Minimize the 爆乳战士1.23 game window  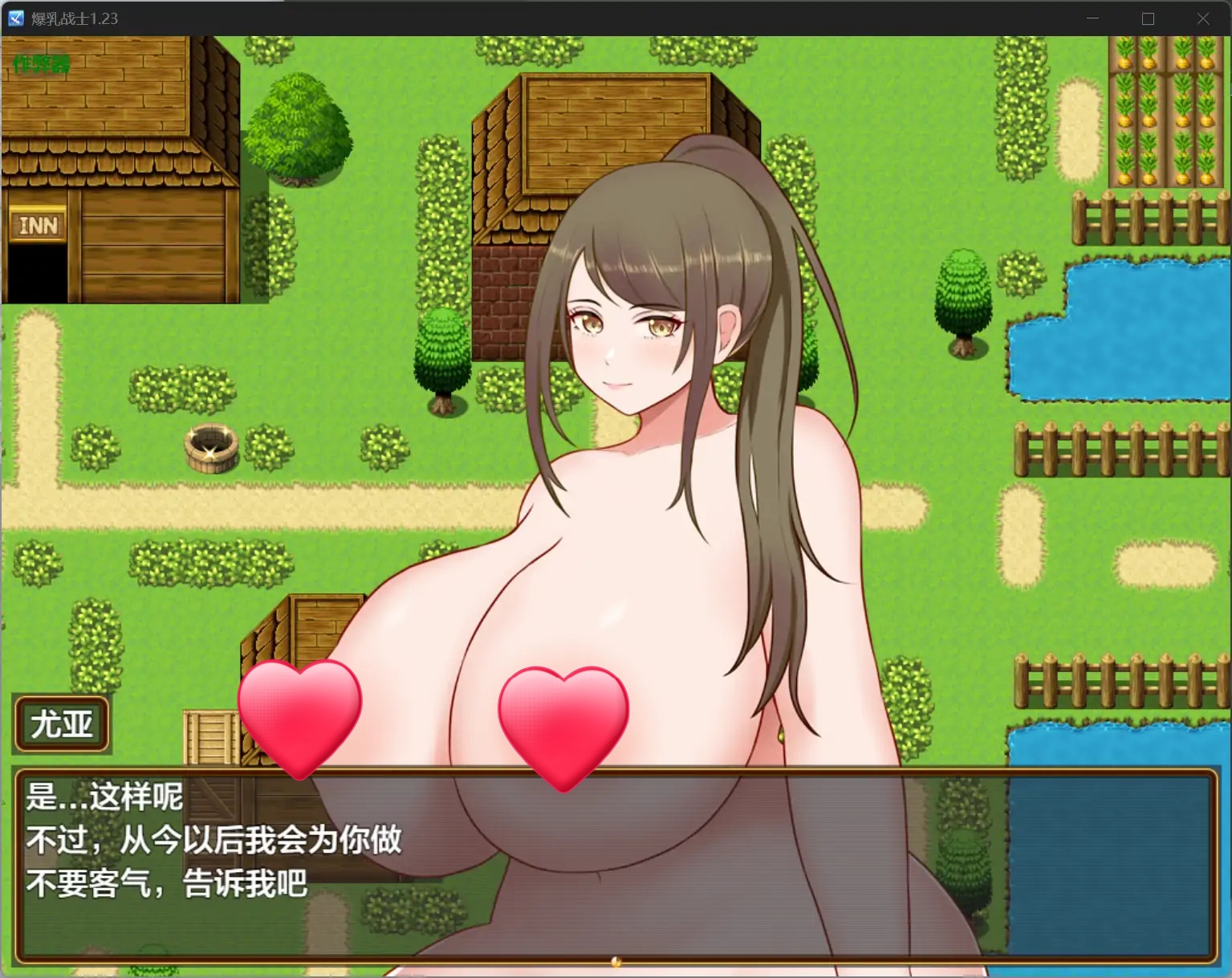click(x=1092, y=18)
